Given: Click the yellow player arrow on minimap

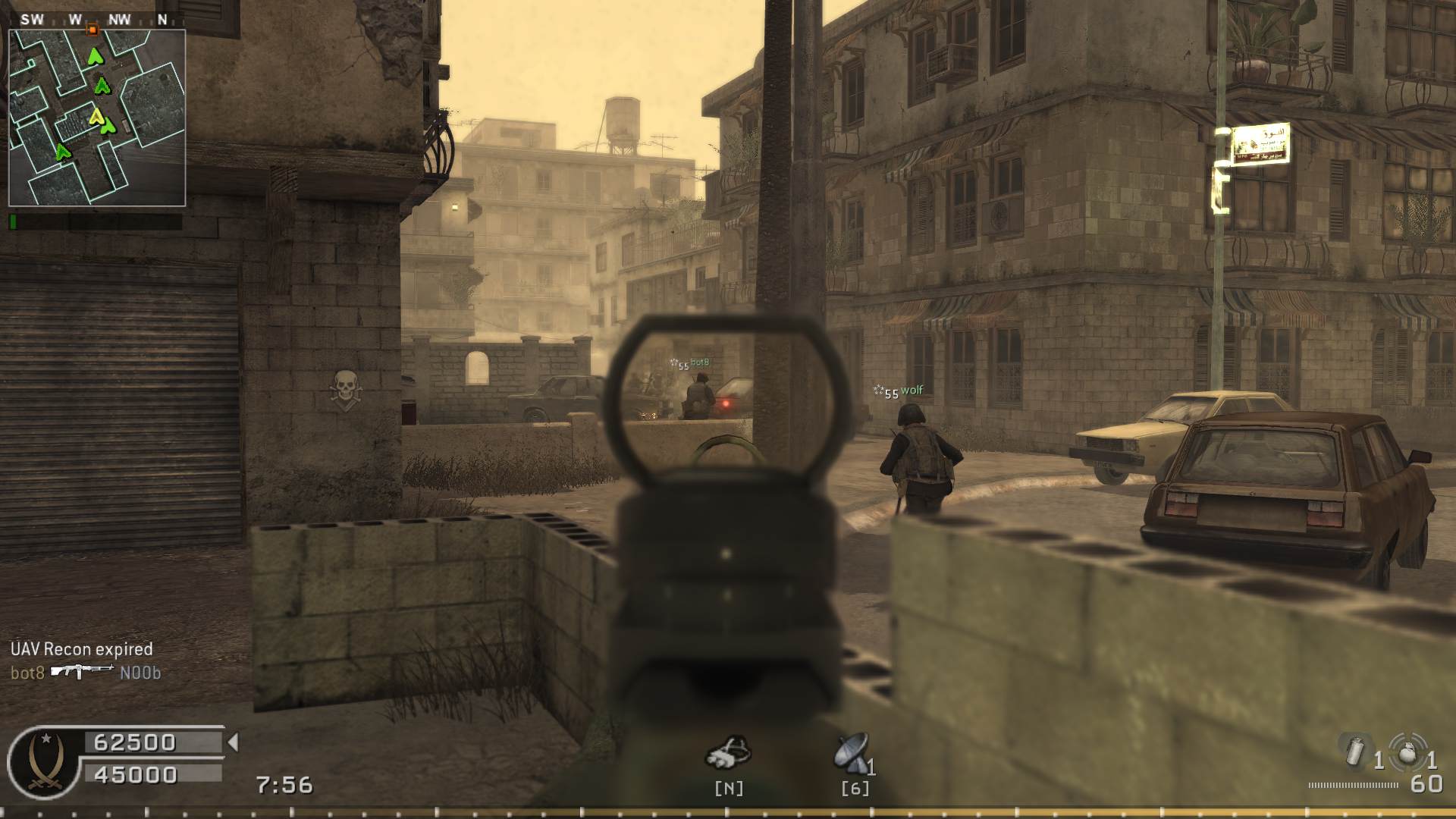Looking at the screenshot, I should pyautogui.click(x=96, y=116).
